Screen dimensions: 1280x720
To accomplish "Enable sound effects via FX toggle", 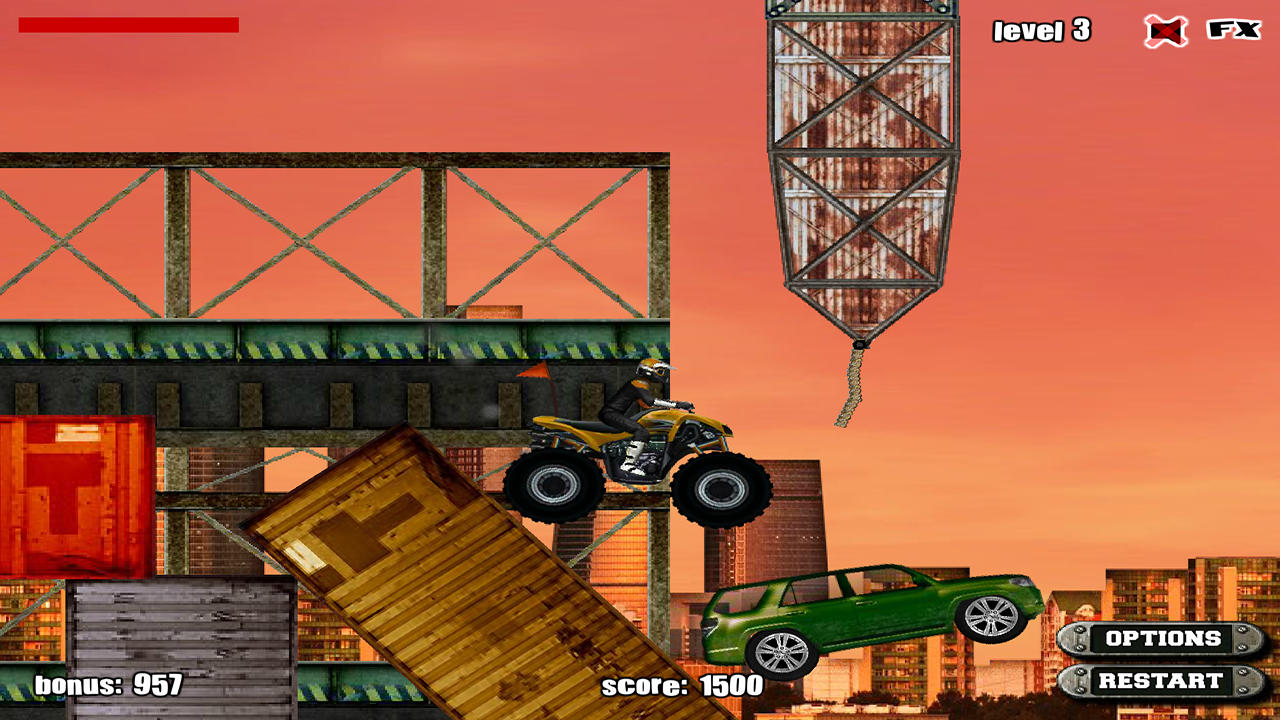I will [x=1233, y=30].
